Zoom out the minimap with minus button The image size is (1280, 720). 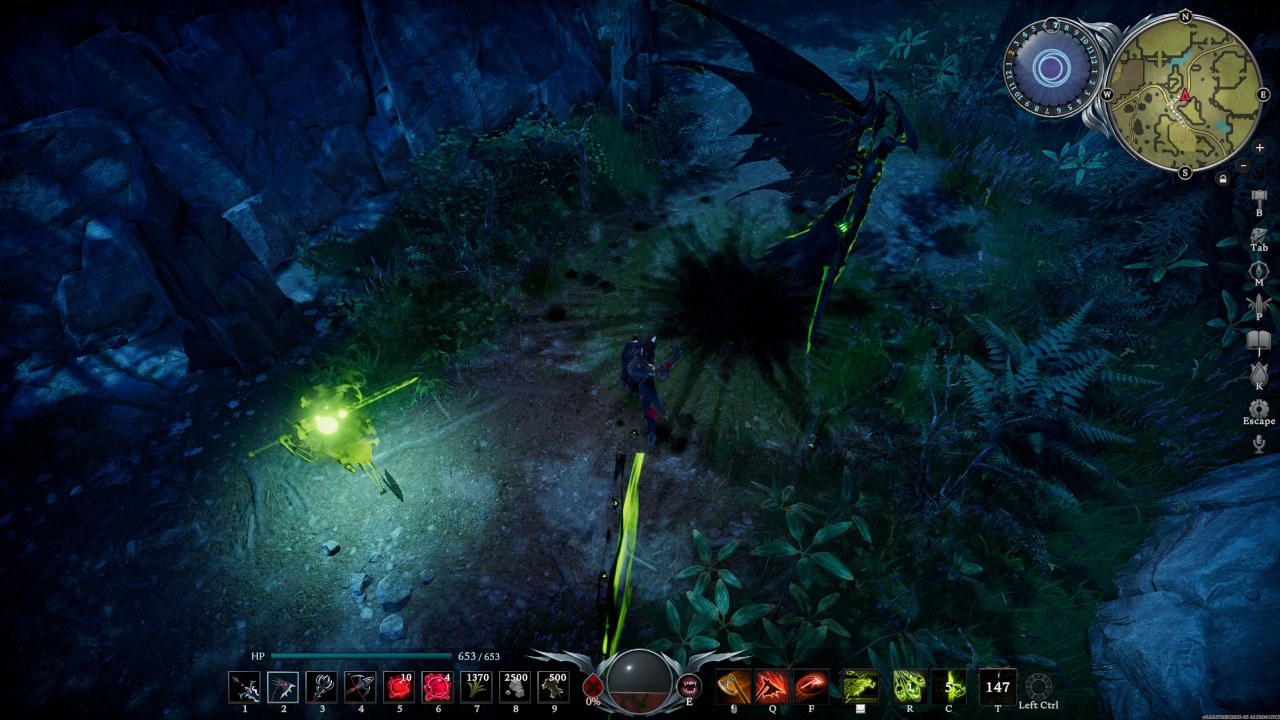tap(1243, 166)
